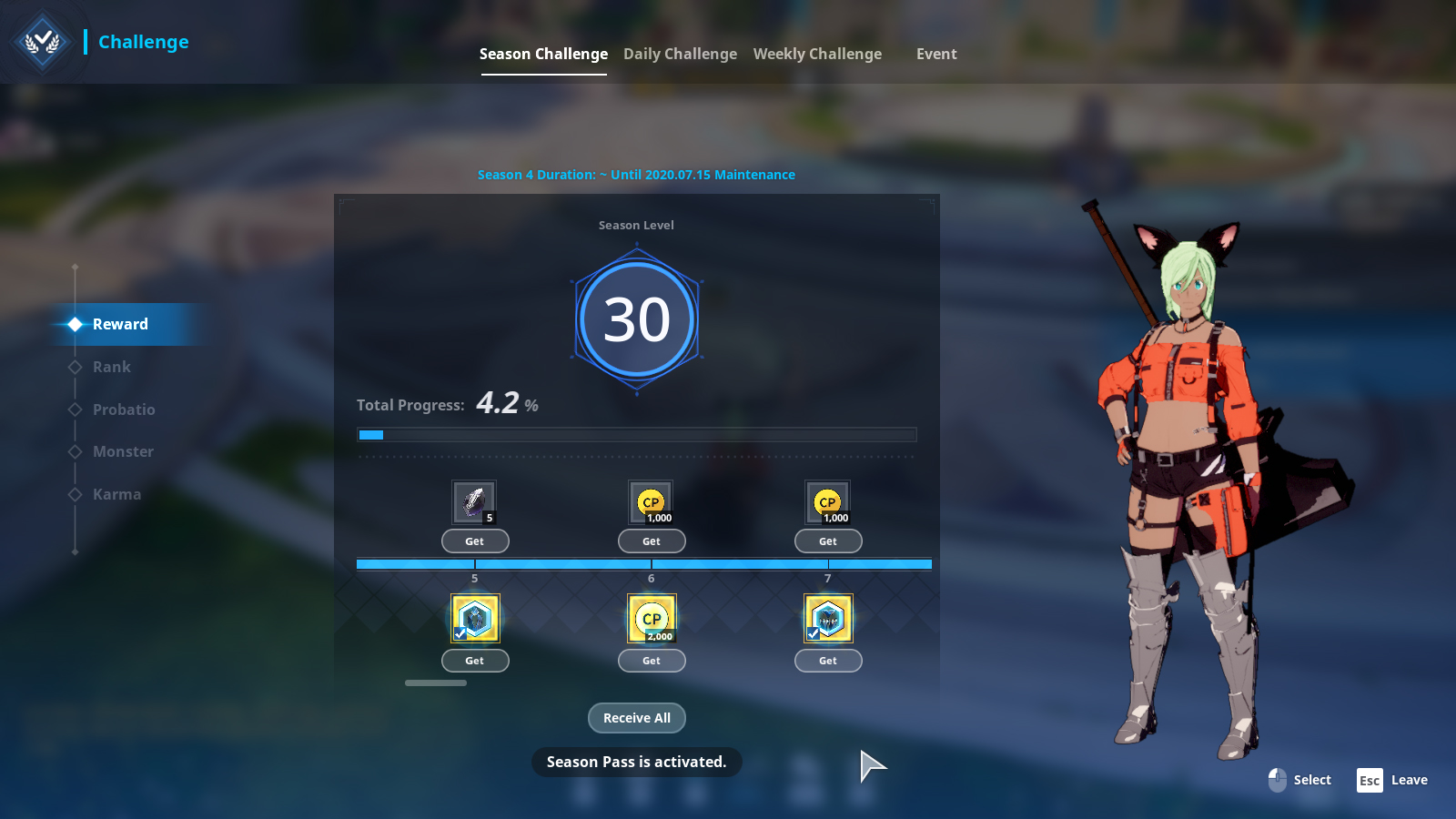The height and width of the screenshot is (819, 1456).
Task: Open the Rank section
Action: [x=112, y=367]
